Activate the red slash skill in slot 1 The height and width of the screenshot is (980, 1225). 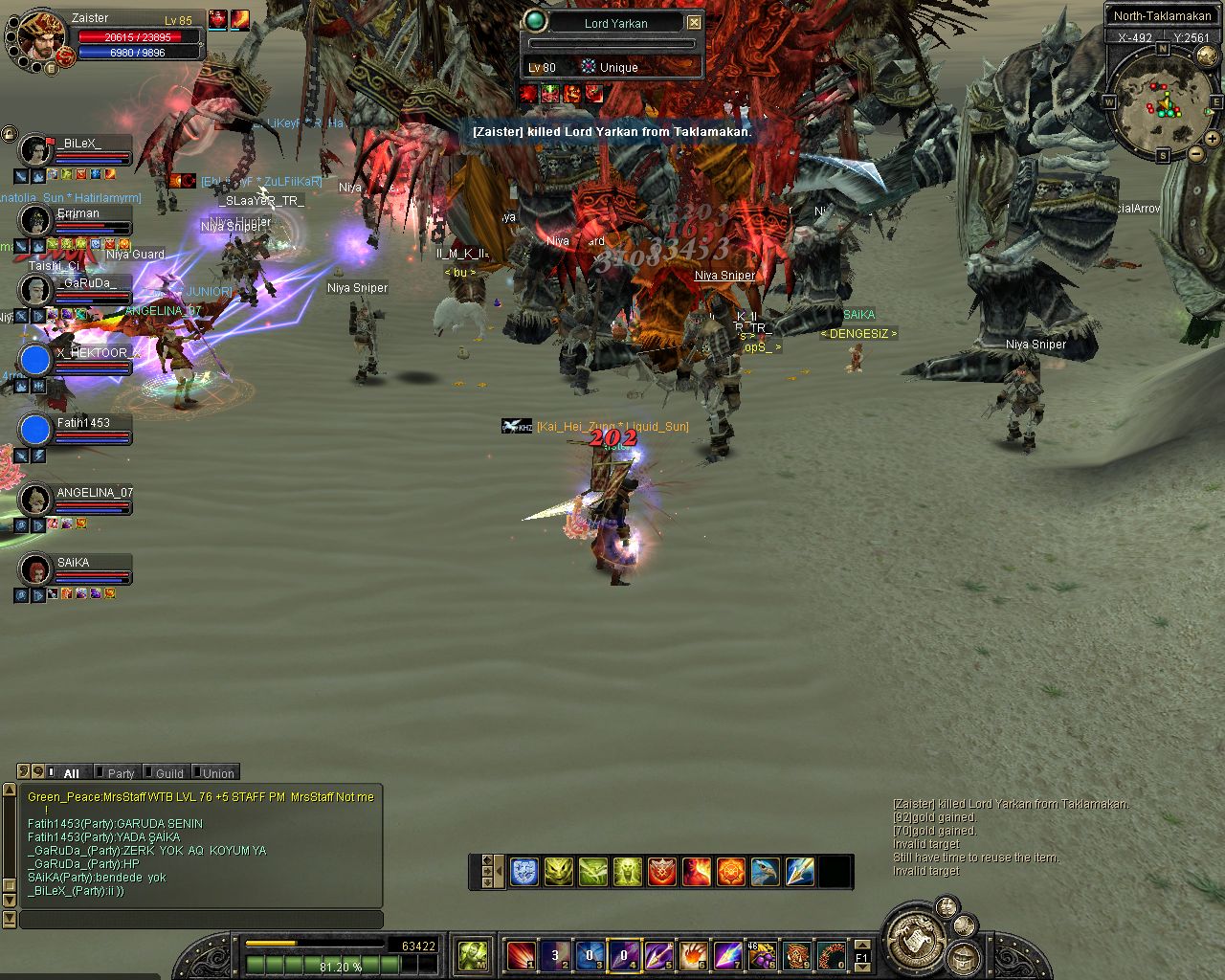tap(521, 955)
